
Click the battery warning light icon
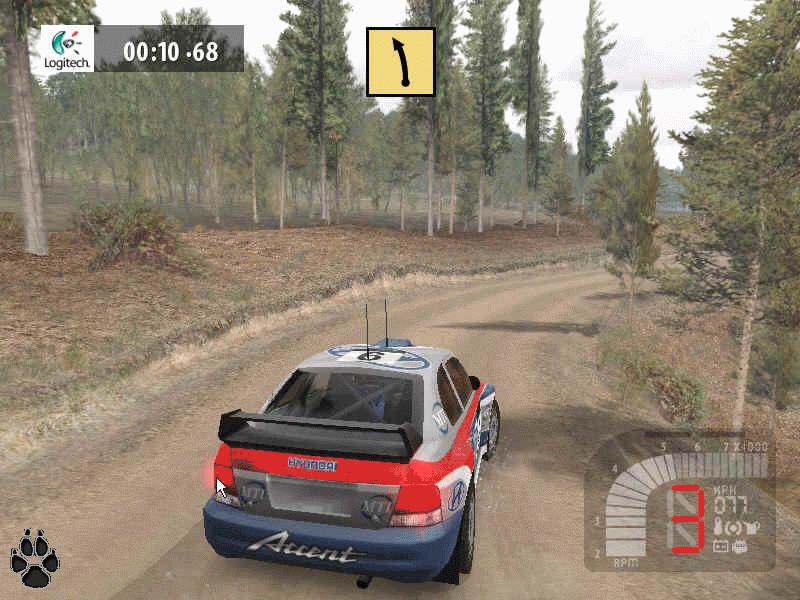point(719,547)
